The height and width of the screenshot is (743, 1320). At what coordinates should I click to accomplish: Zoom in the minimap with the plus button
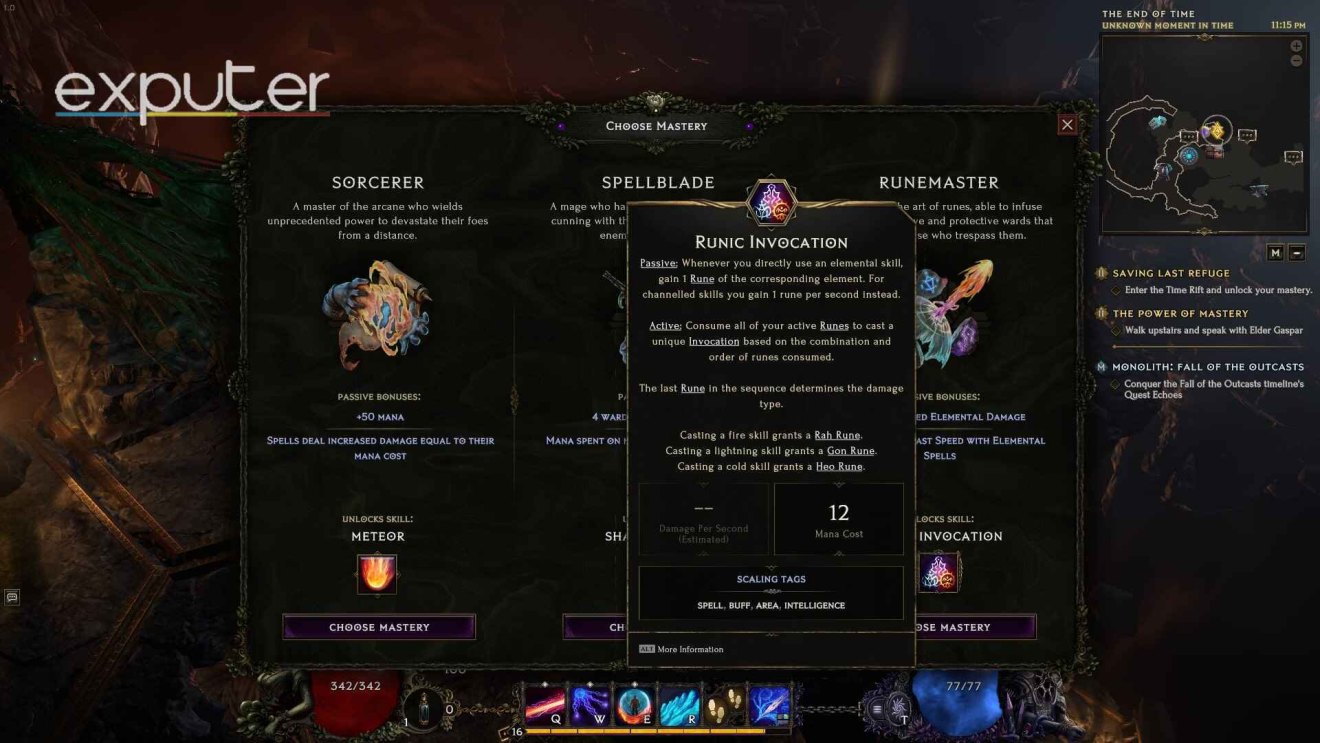click(1297, 45)
